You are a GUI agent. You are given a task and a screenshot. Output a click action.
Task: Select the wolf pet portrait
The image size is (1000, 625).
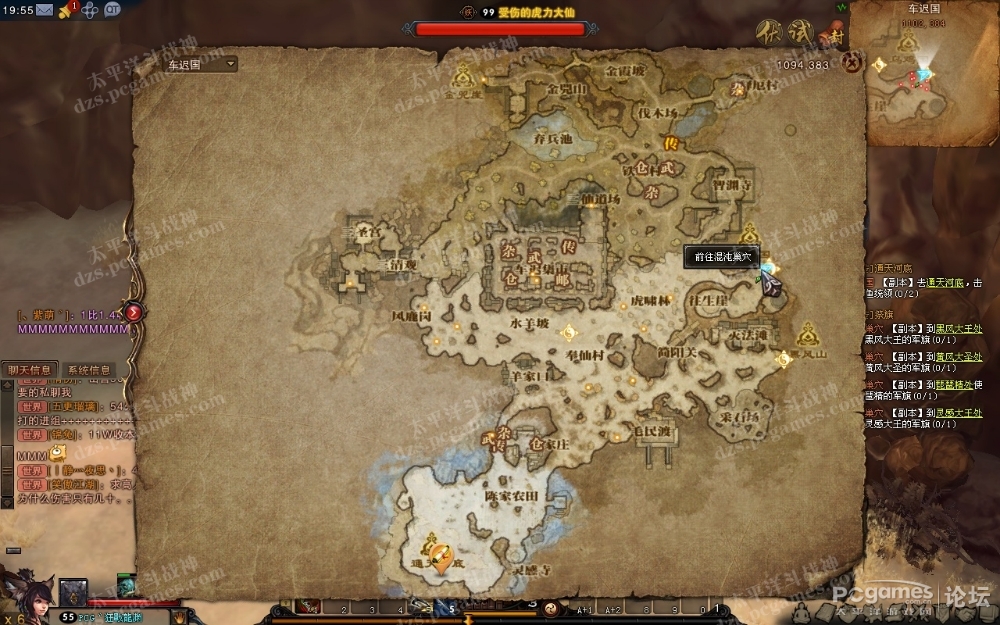[x=73, y=592]
